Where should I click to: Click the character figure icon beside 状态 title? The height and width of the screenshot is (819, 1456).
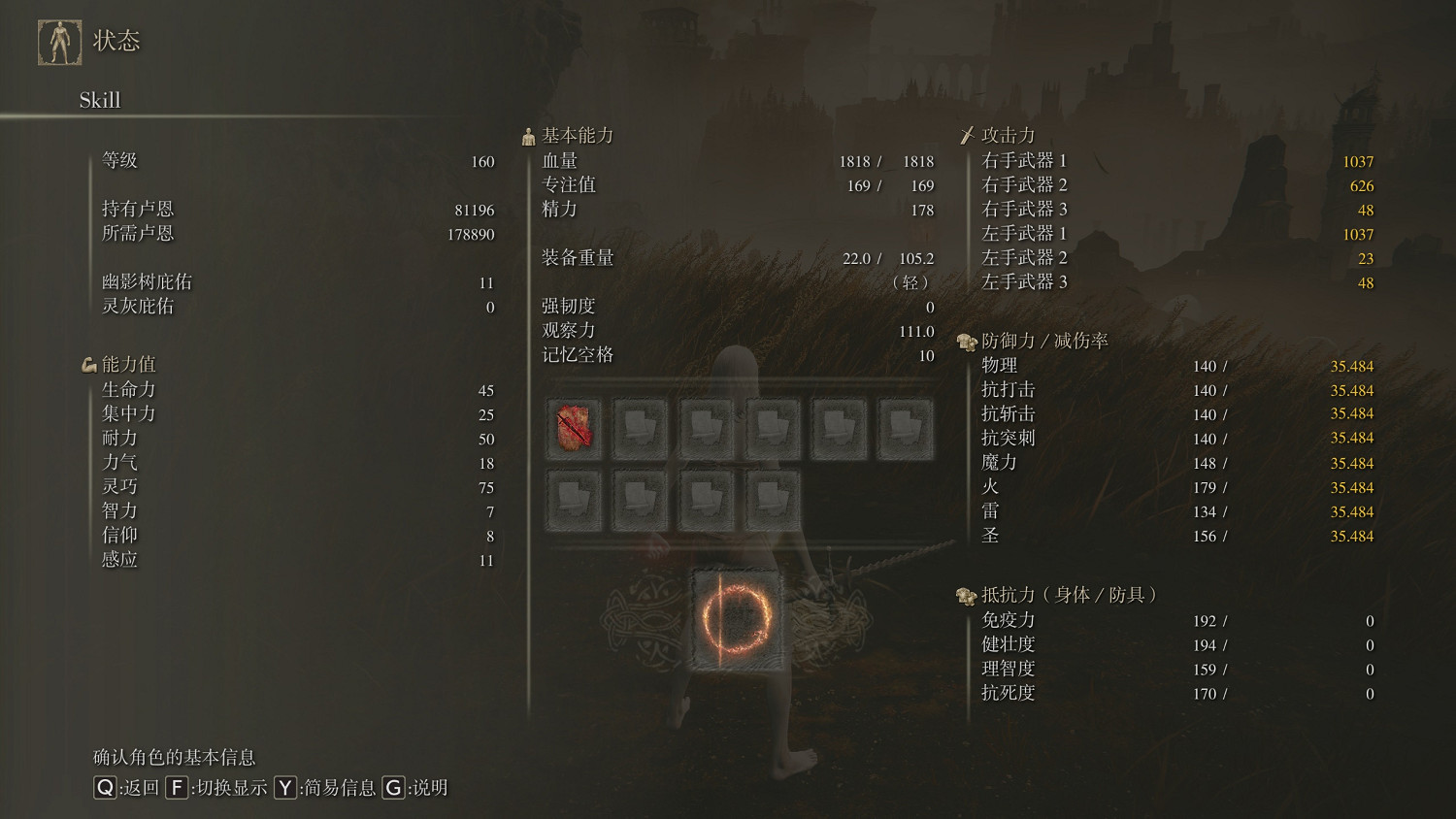[x=60, y=41]
